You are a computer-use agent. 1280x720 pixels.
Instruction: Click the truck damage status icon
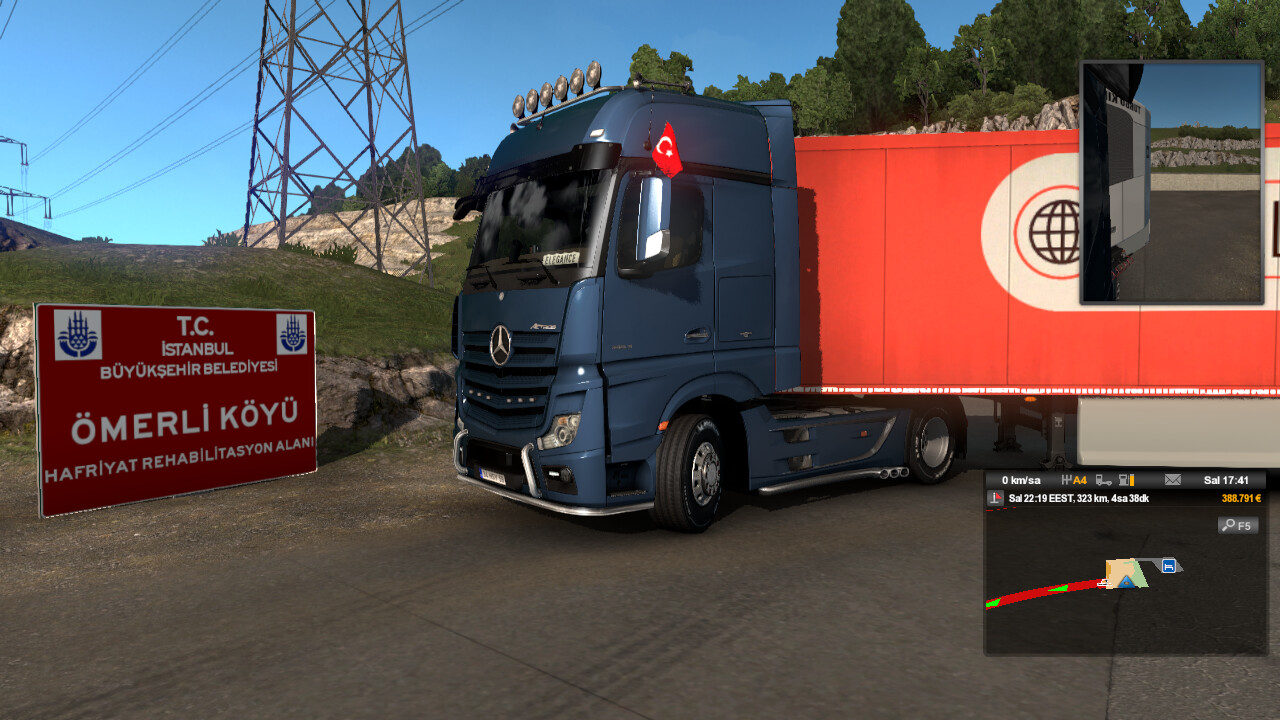1104,480
